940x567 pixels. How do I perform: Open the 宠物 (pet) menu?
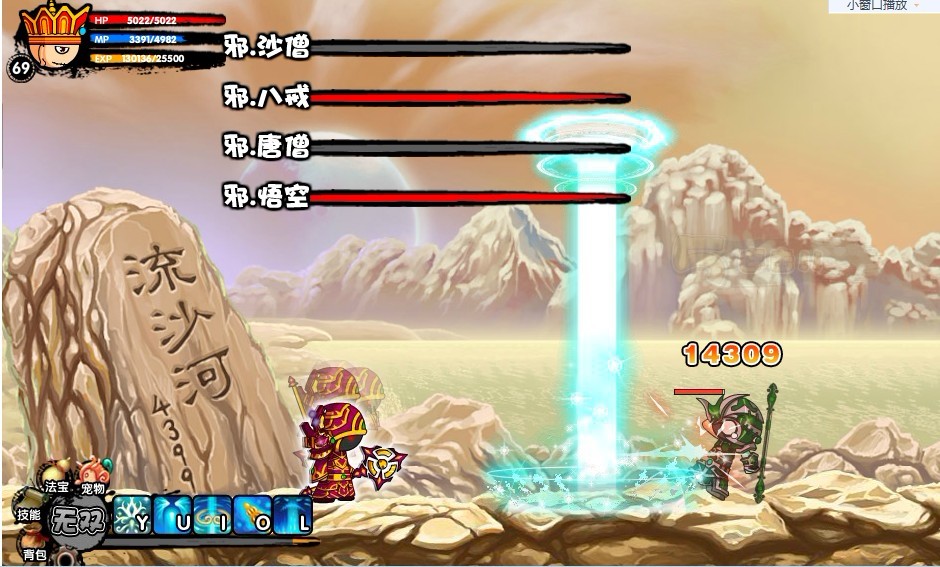(x=93, y=476)
